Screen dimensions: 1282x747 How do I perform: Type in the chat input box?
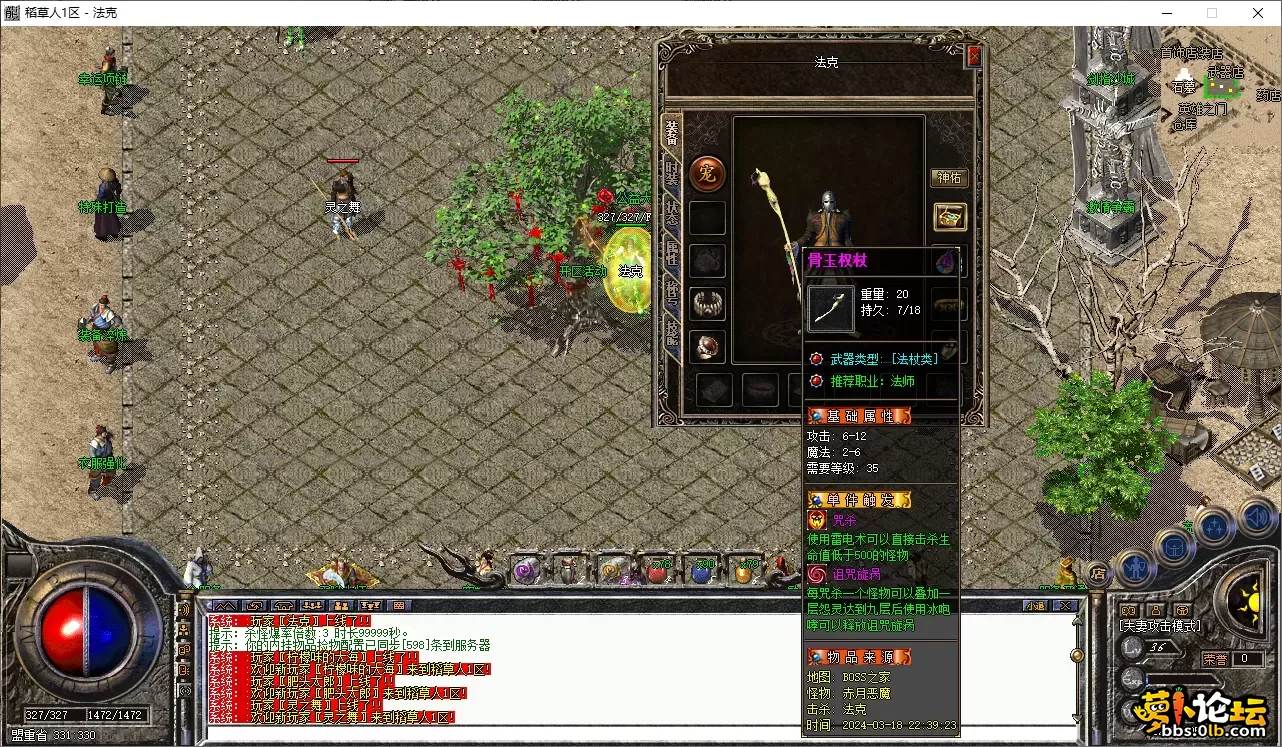pos(640,734)
